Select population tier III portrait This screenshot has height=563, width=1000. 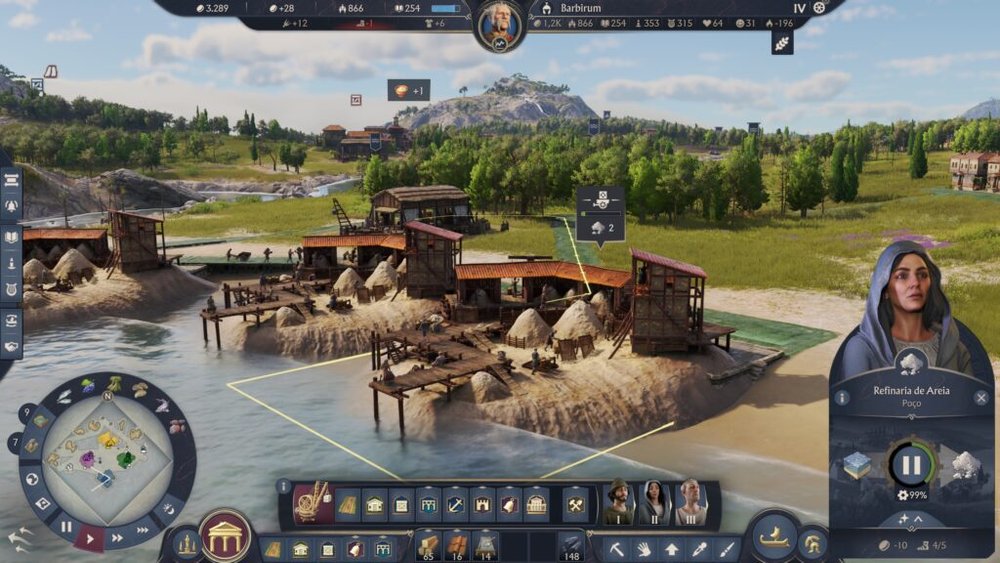[690, 502]
